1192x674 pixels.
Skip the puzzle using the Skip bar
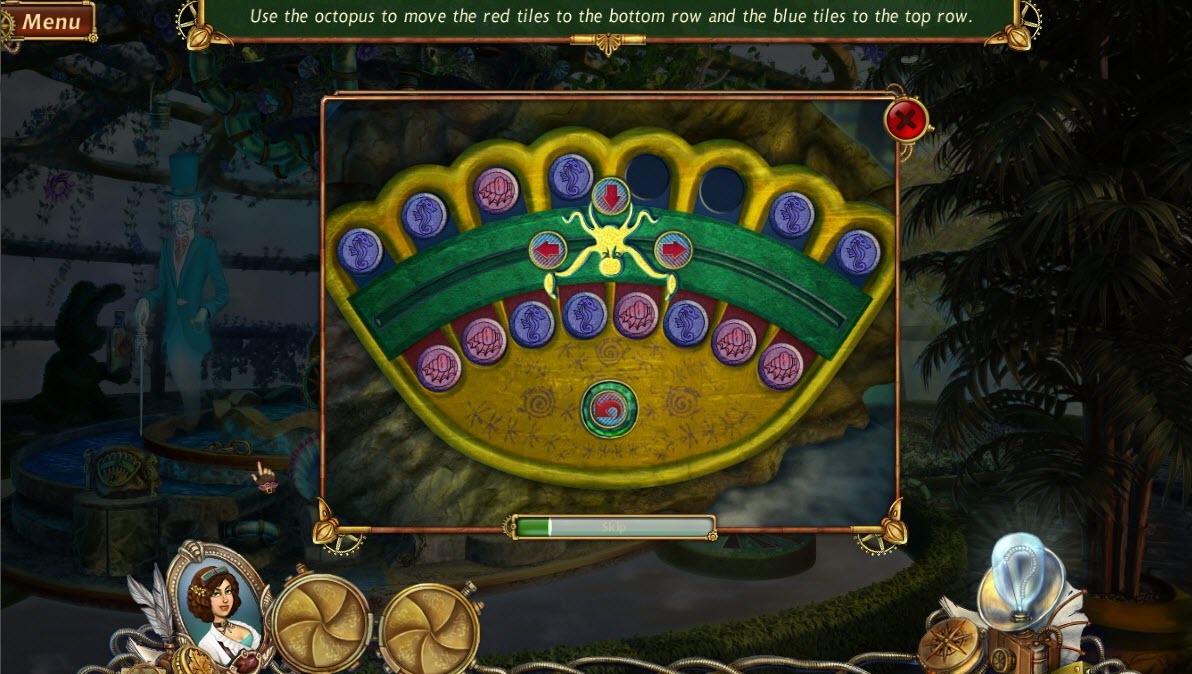(613, 526)
